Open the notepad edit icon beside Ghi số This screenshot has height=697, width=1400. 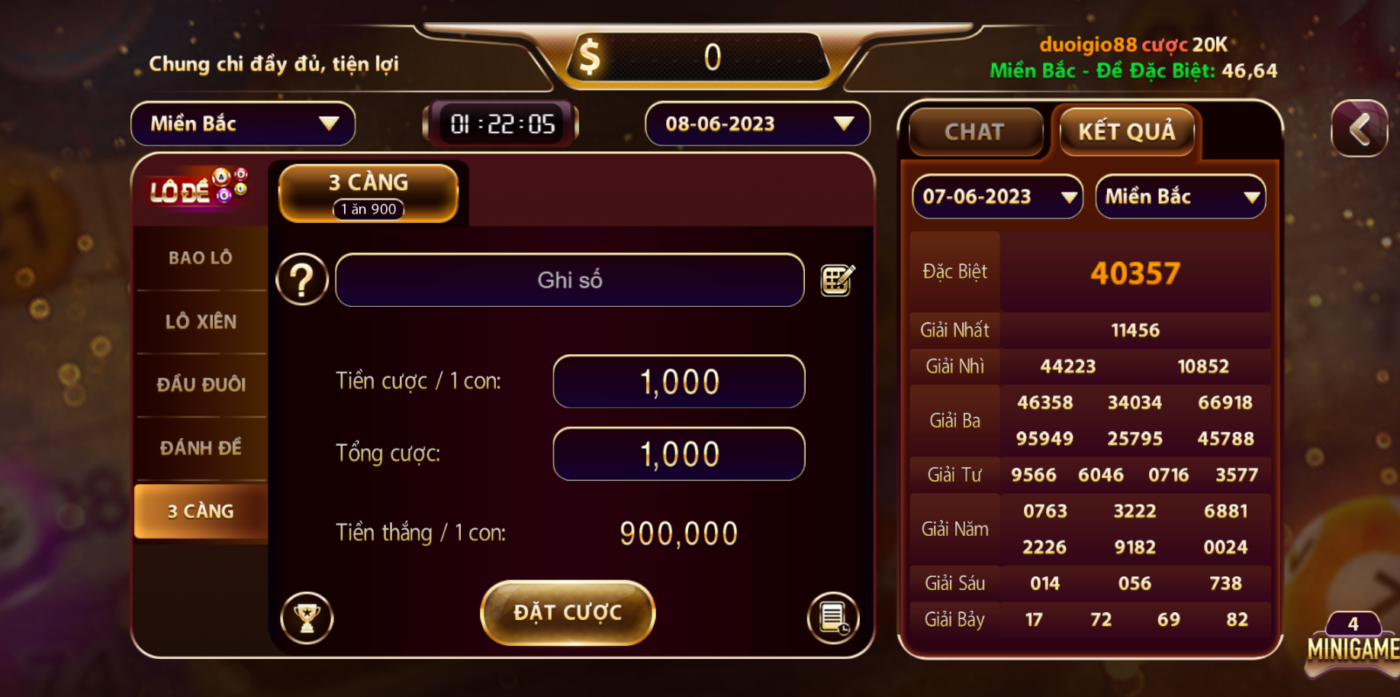(837, 280)
